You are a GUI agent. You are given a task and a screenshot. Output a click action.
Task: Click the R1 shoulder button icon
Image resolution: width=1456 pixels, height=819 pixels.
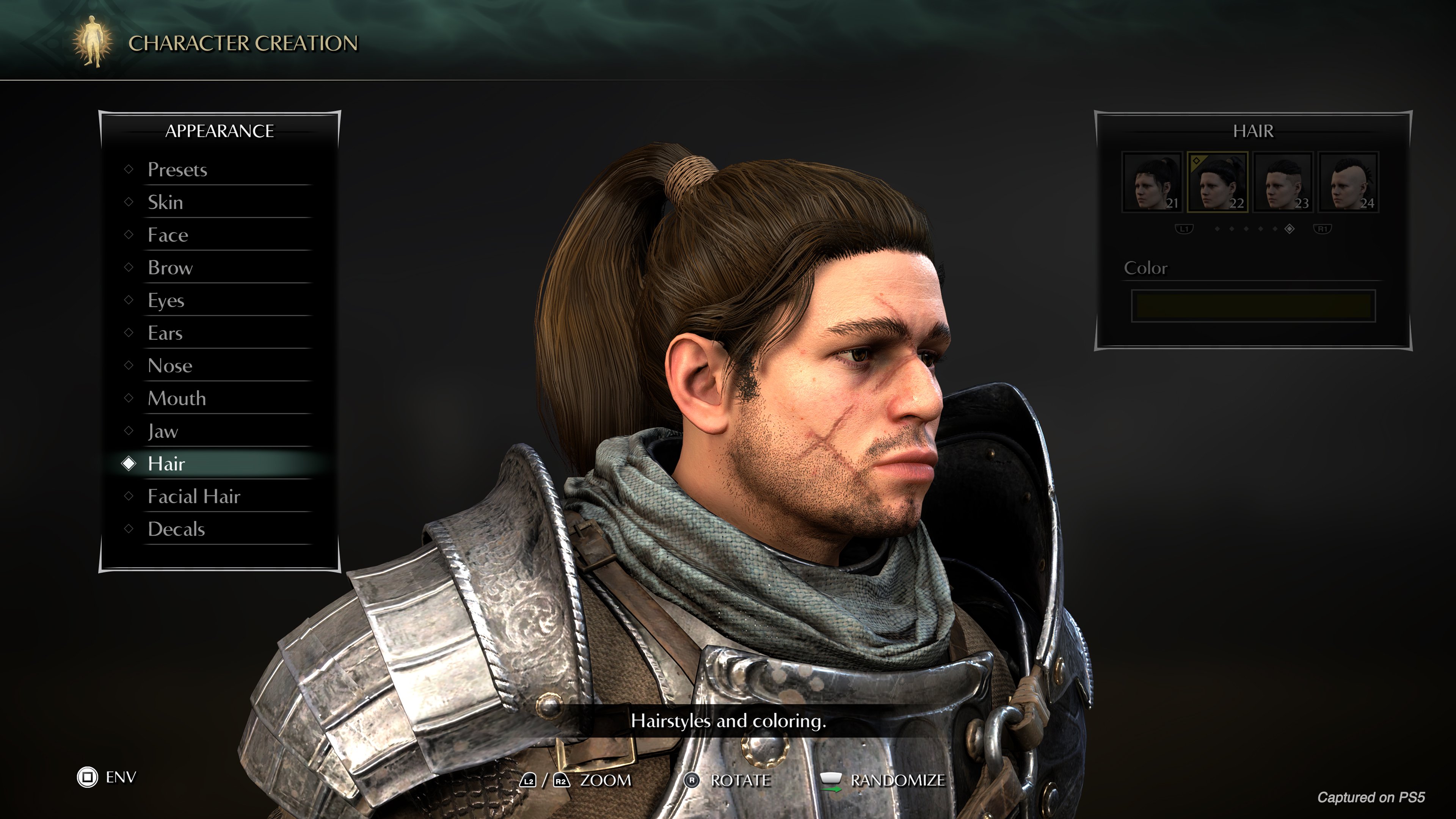point(1324,229)
